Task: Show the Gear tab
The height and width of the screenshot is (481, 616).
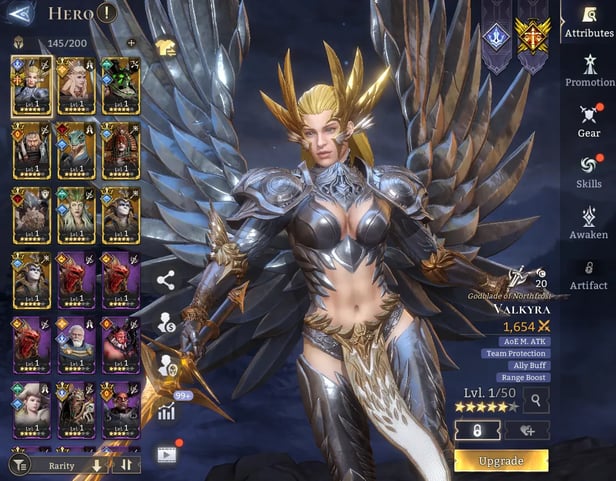Action: [x=589, y=121]
